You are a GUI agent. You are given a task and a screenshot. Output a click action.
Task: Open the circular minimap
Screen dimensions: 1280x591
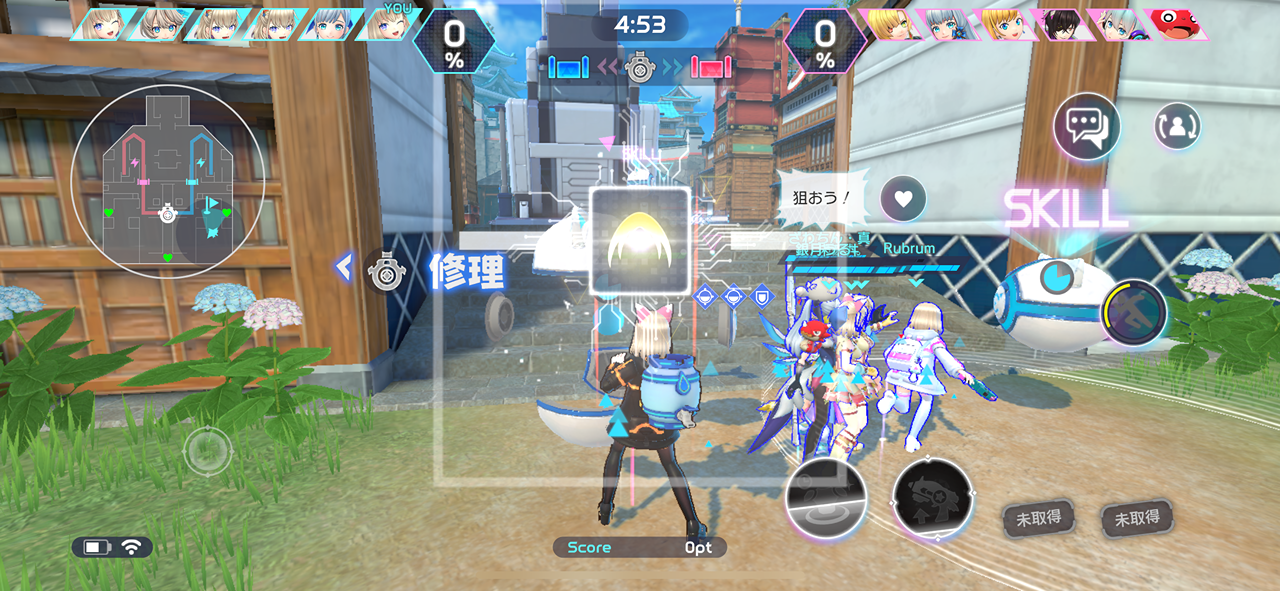click(x=168, y=180)
